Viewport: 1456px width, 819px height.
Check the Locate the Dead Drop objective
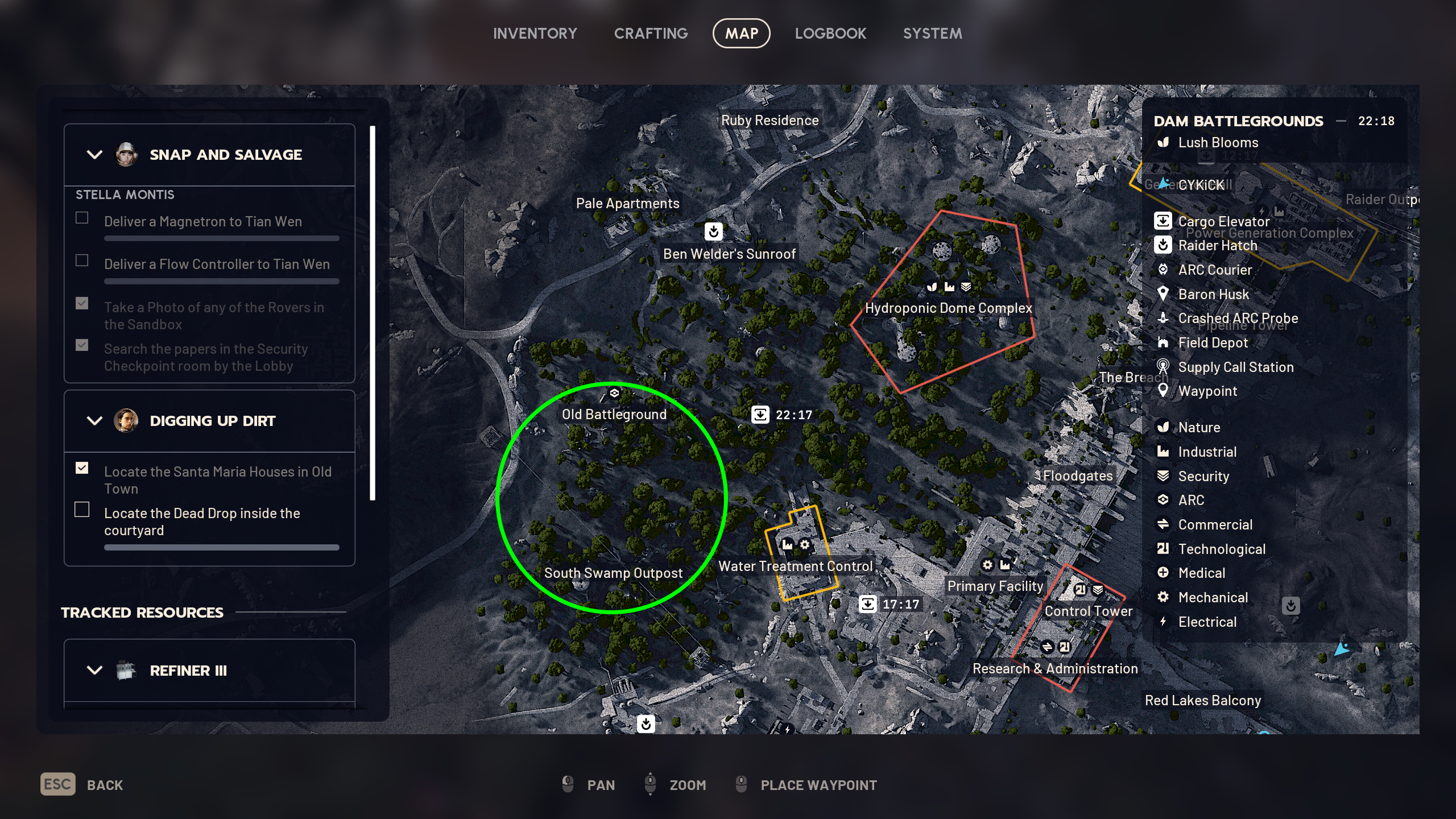pyautogui.click(x=82, y=509)
